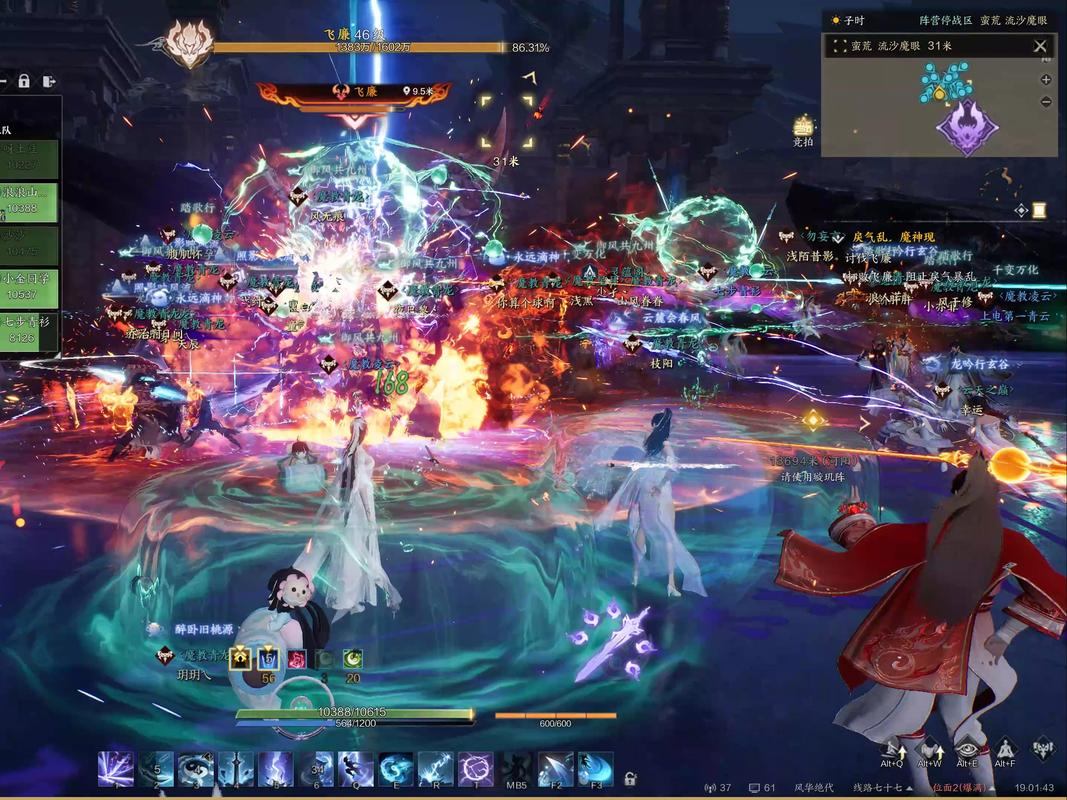1067x800 pixels.
Task: Select the 飞廉 boss portrait
Action: [x=187, y=45]
